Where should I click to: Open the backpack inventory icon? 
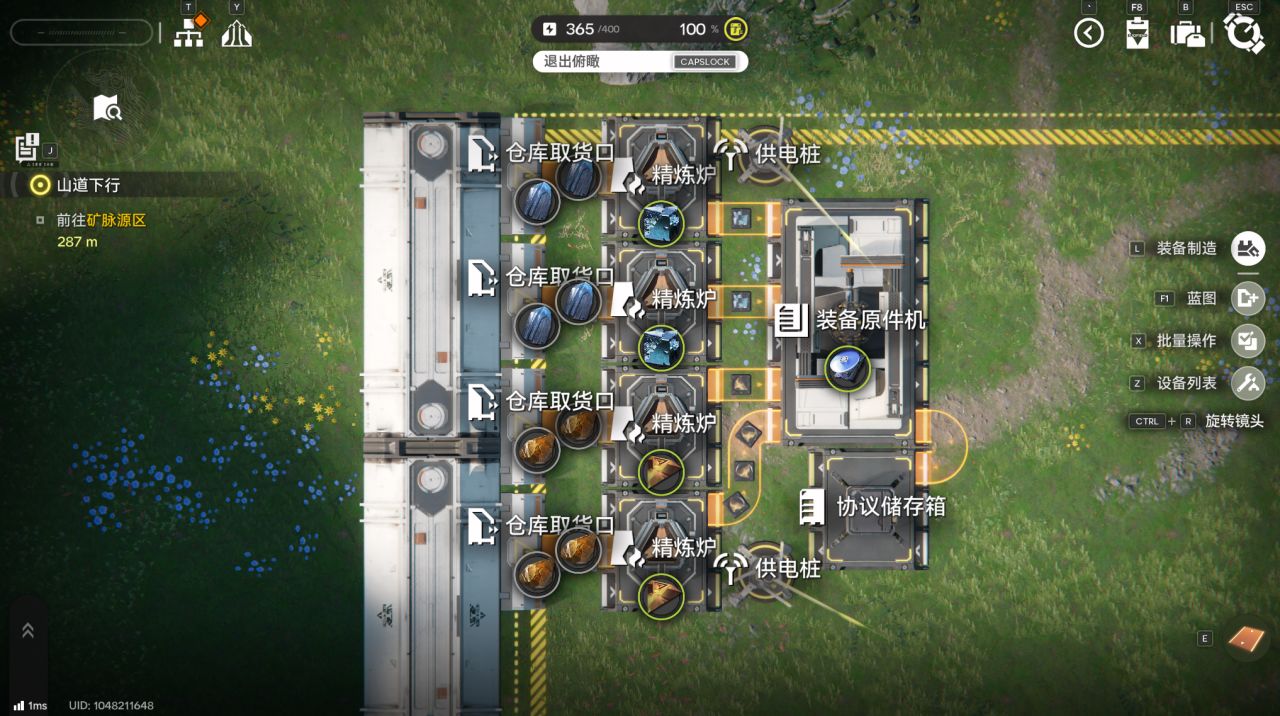coord(1187,33)
